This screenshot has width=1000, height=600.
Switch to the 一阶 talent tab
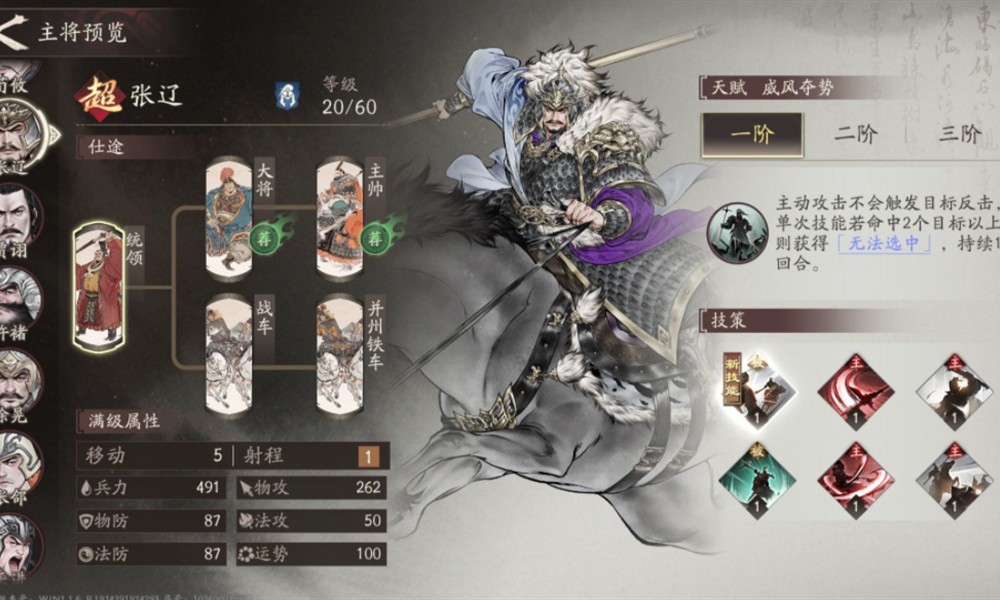(752, 135)
